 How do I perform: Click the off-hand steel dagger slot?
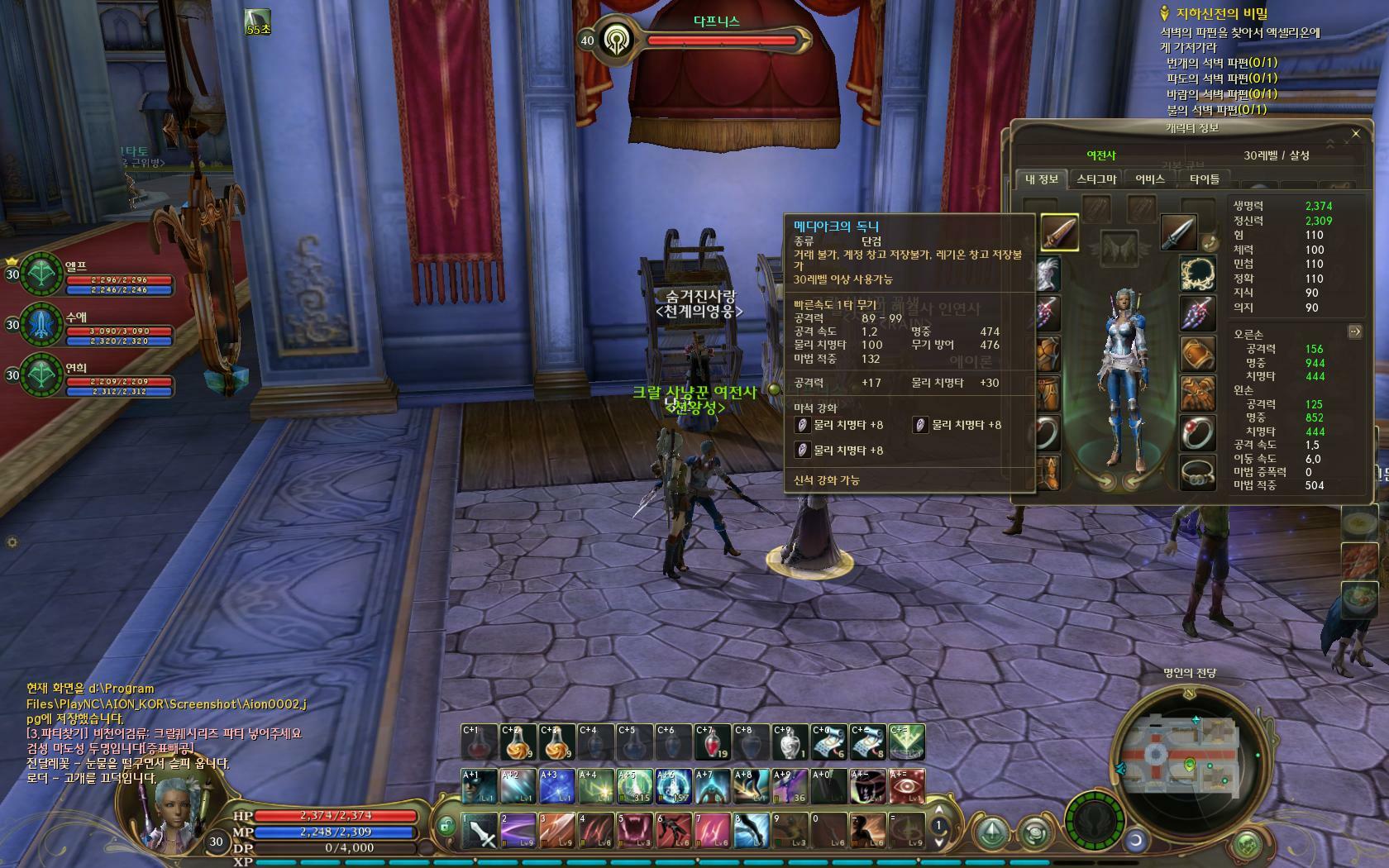point(1177,232)
